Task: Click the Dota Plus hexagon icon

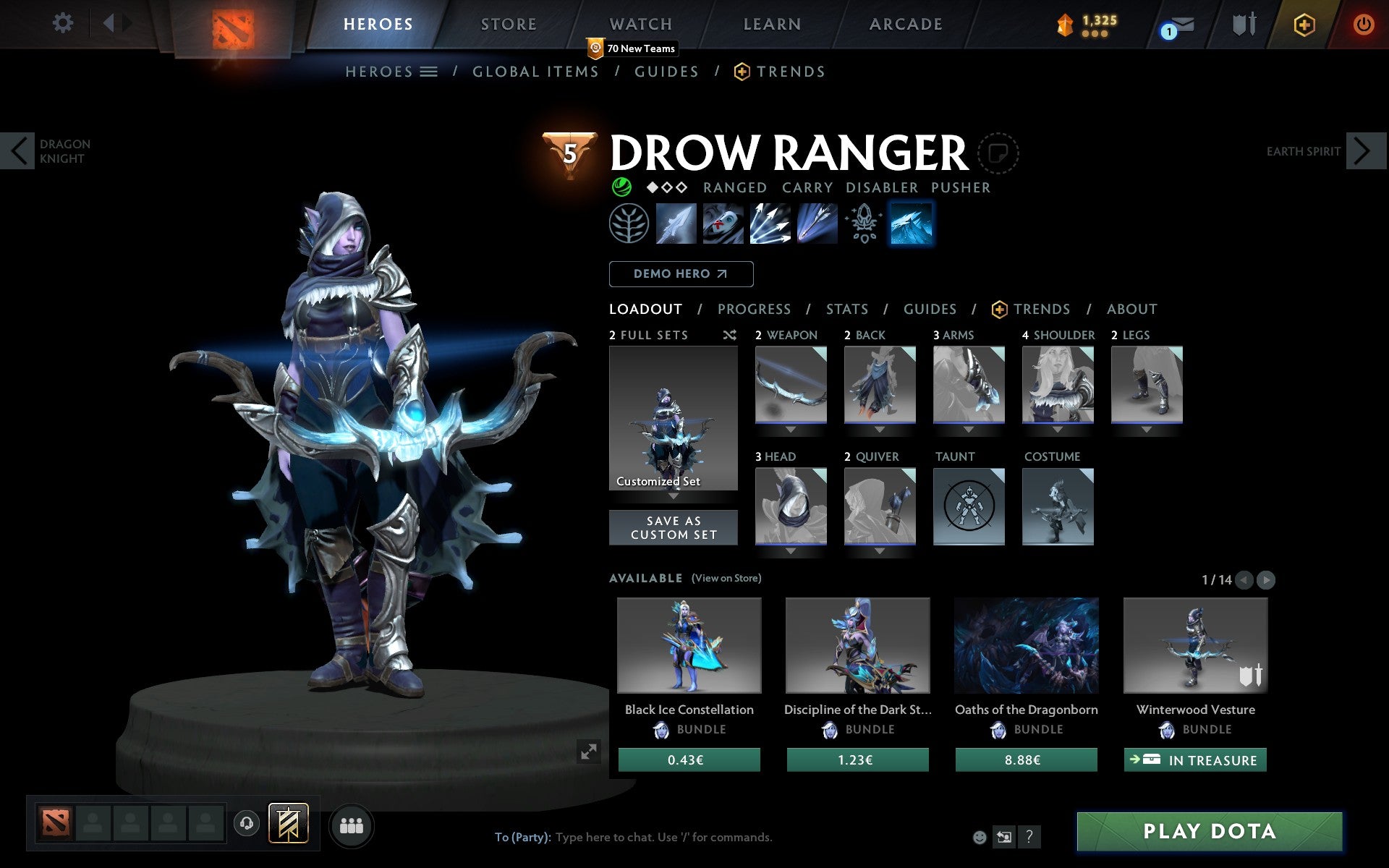Action: point(1302,23)
